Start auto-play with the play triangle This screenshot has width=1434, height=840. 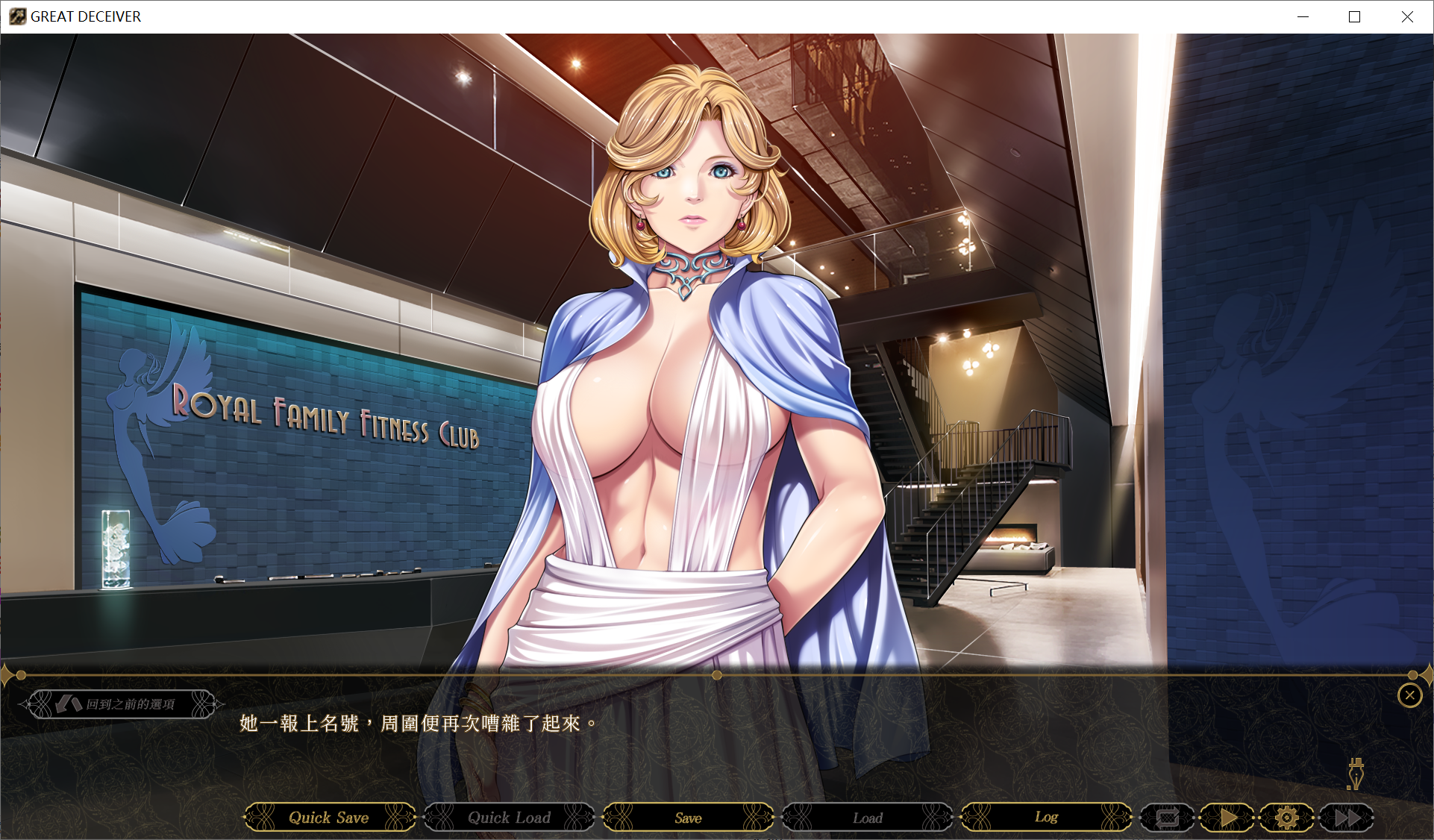click(1228, 818)
